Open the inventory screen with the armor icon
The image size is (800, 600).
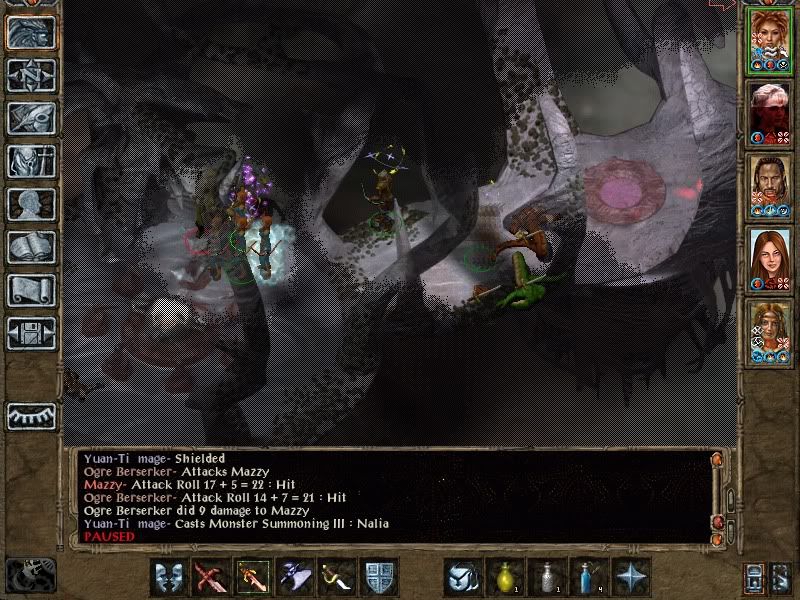click(30, 161)
